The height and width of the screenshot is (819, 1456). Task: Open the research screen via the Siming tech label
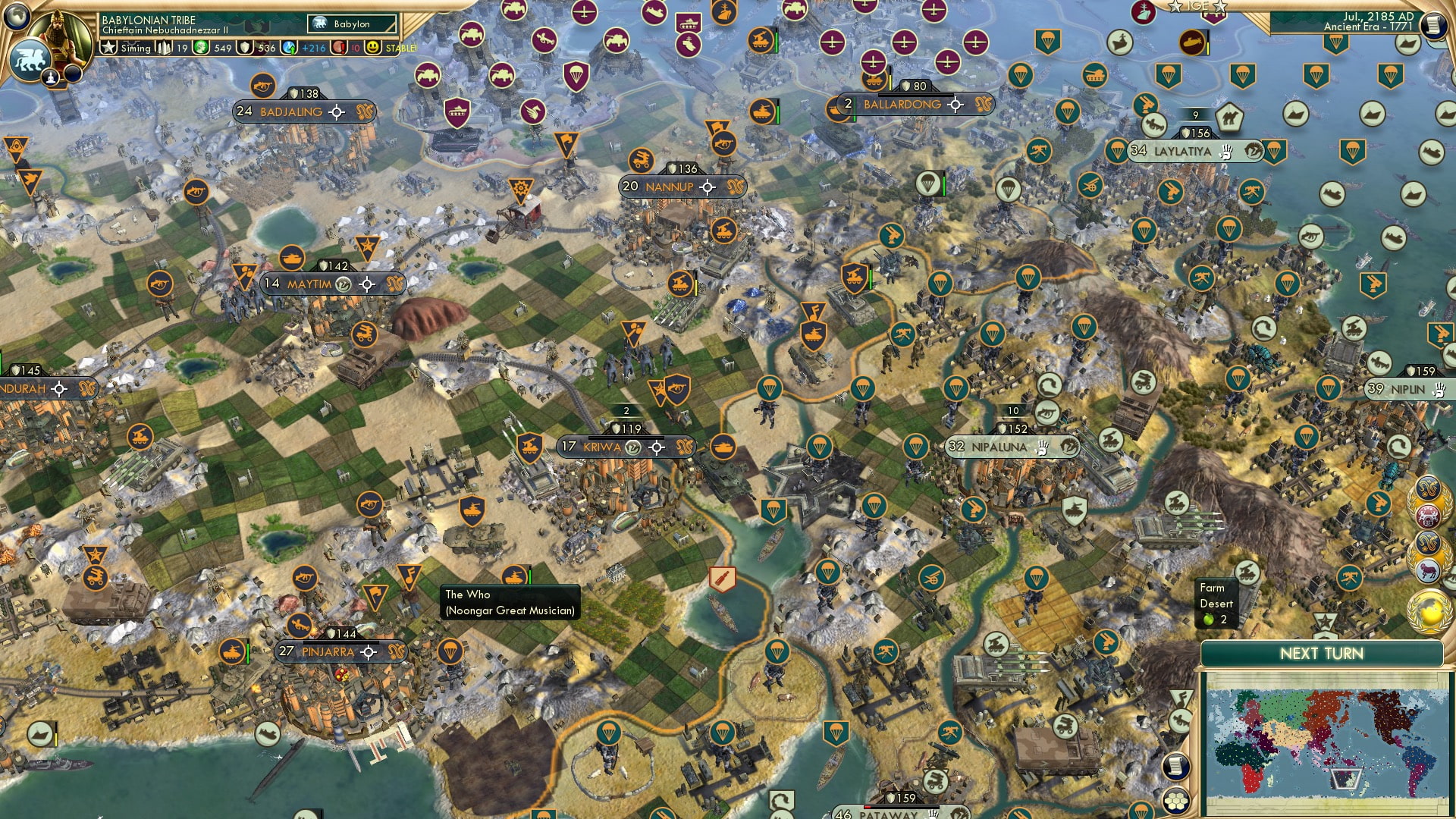pyautogui.click(x=136, y=48)
